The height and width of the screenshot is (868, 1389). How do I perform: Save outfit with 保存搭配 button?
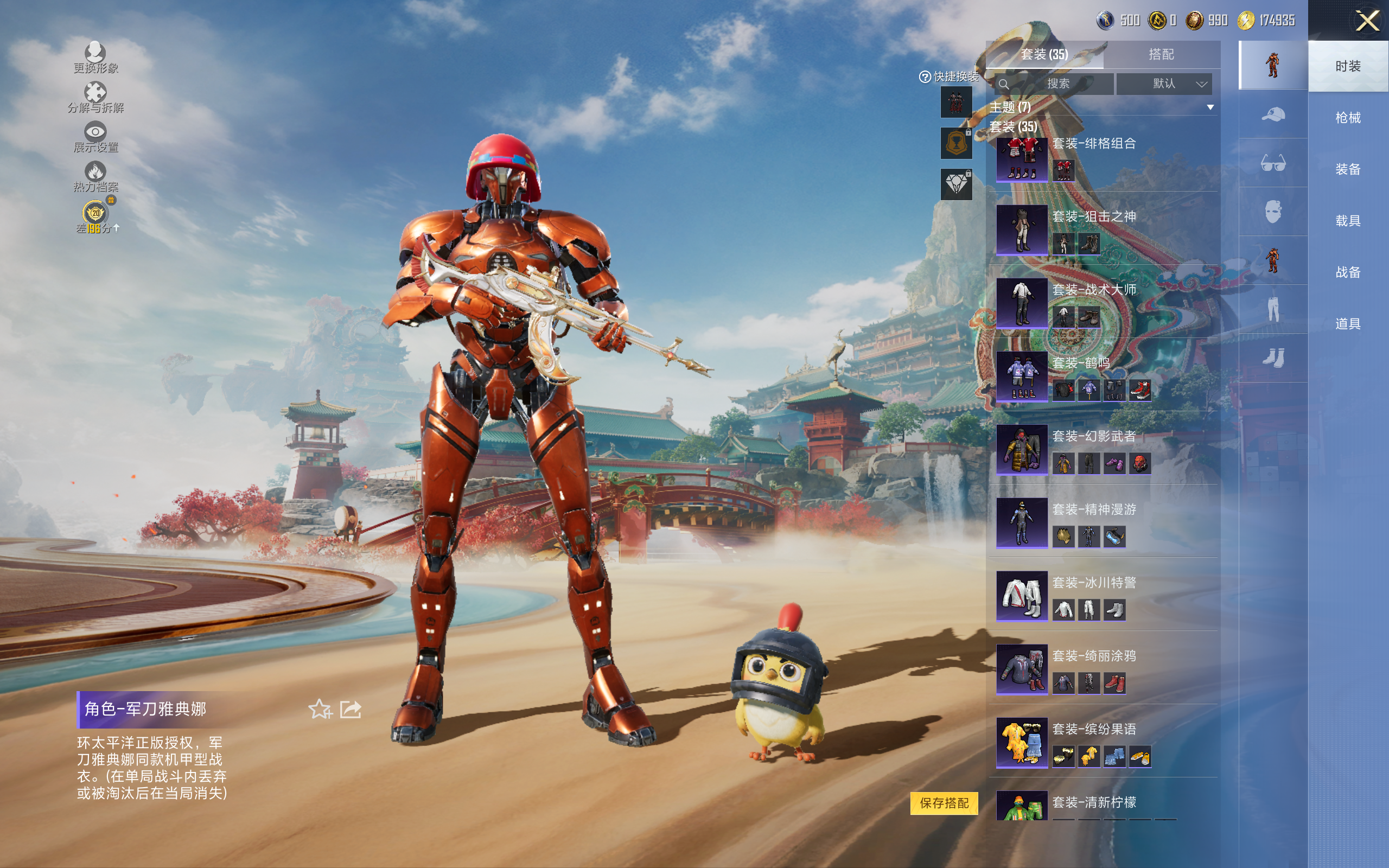[x=944, y=802]
